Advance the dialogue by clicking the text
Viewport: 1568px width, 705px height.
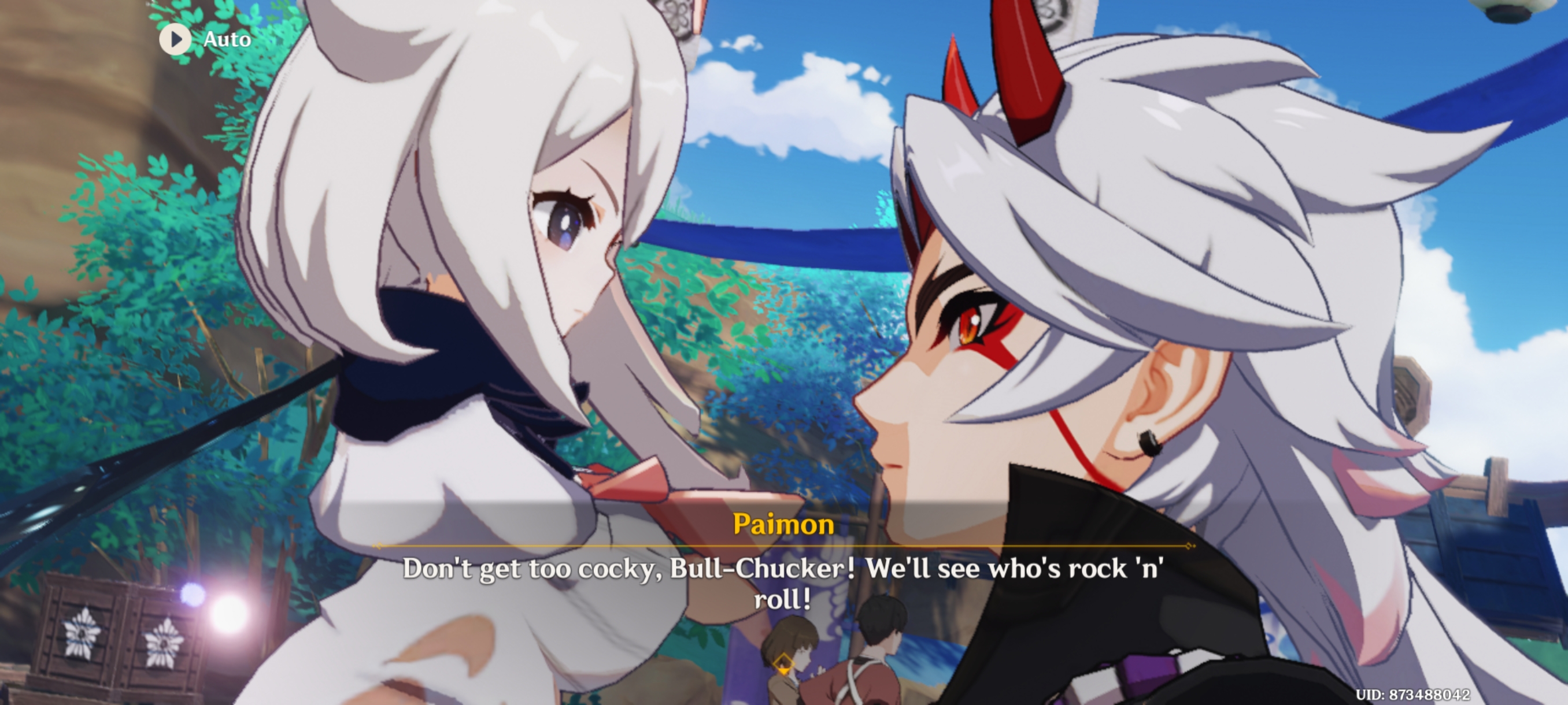pyautogui.click(x=785, y=584)
